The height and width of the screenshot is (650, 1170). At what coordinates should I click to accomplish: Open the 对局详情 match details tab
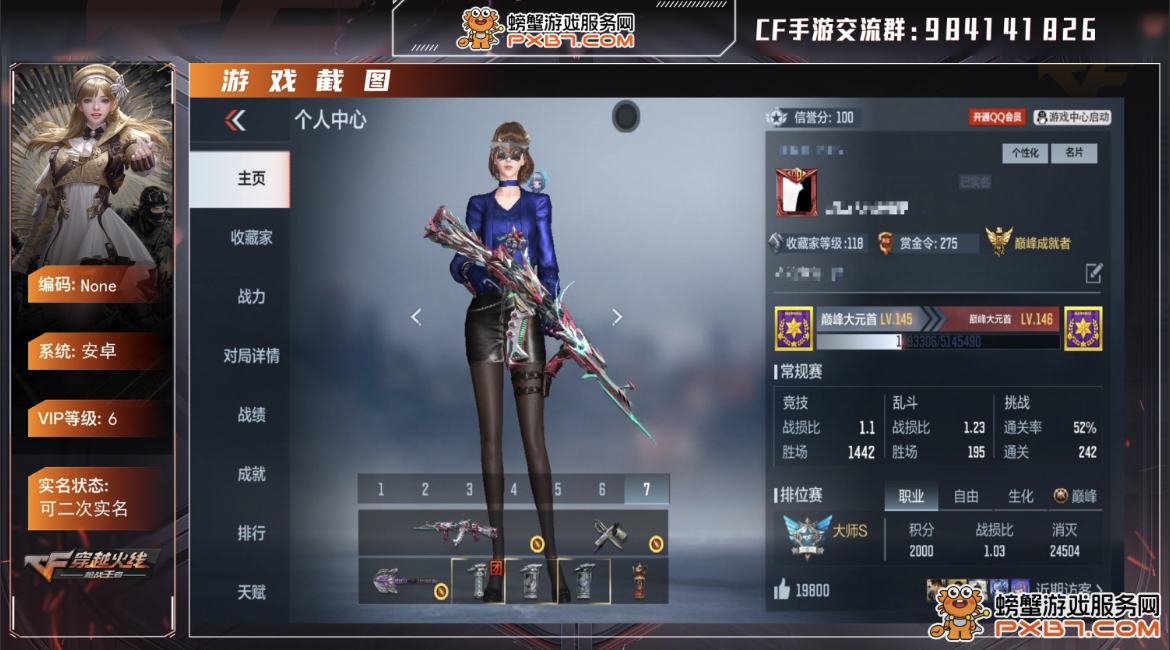tap(251, 356)
